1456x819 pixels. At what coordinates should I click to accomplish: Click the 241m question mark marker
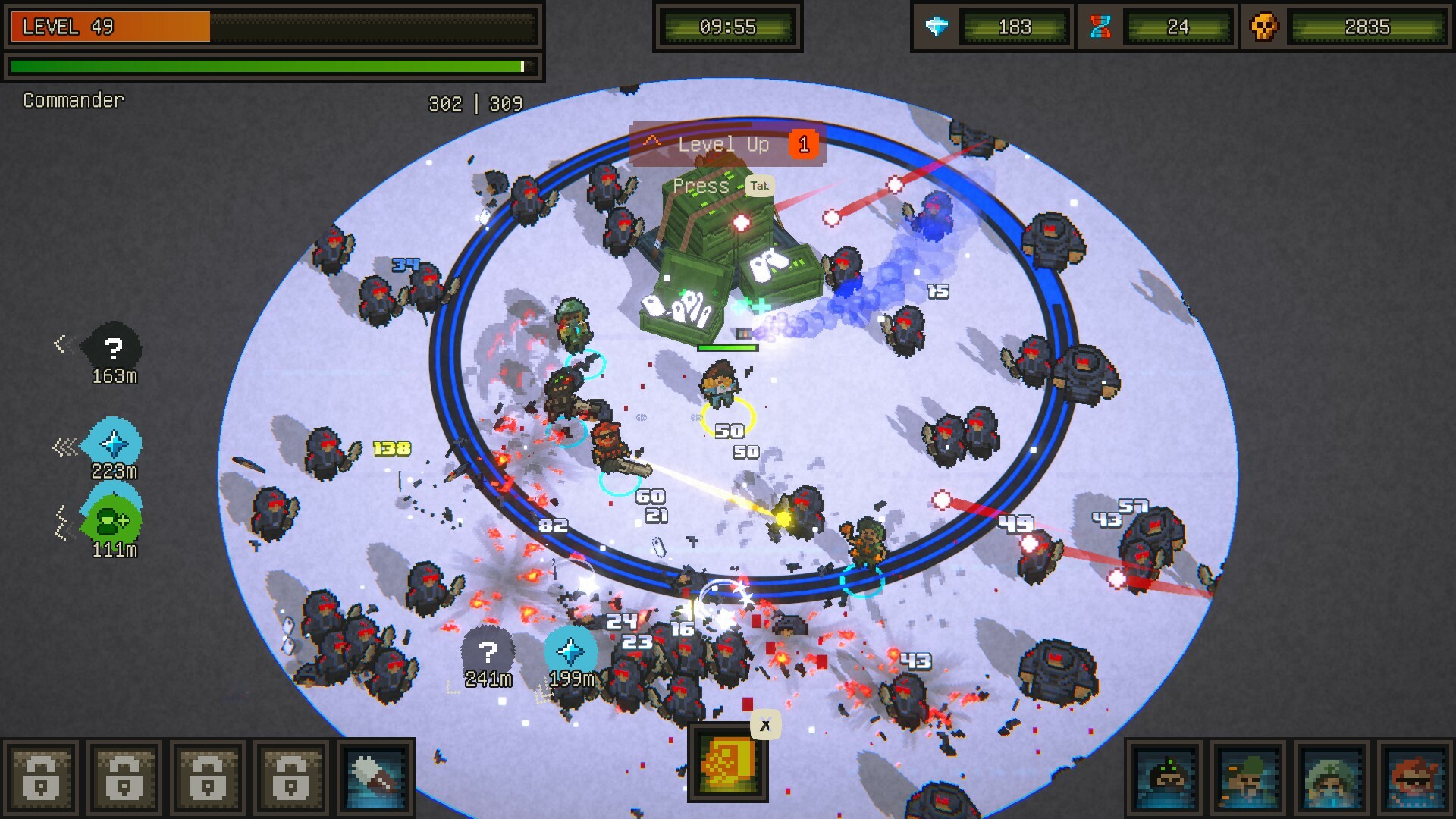coord(488,651)
